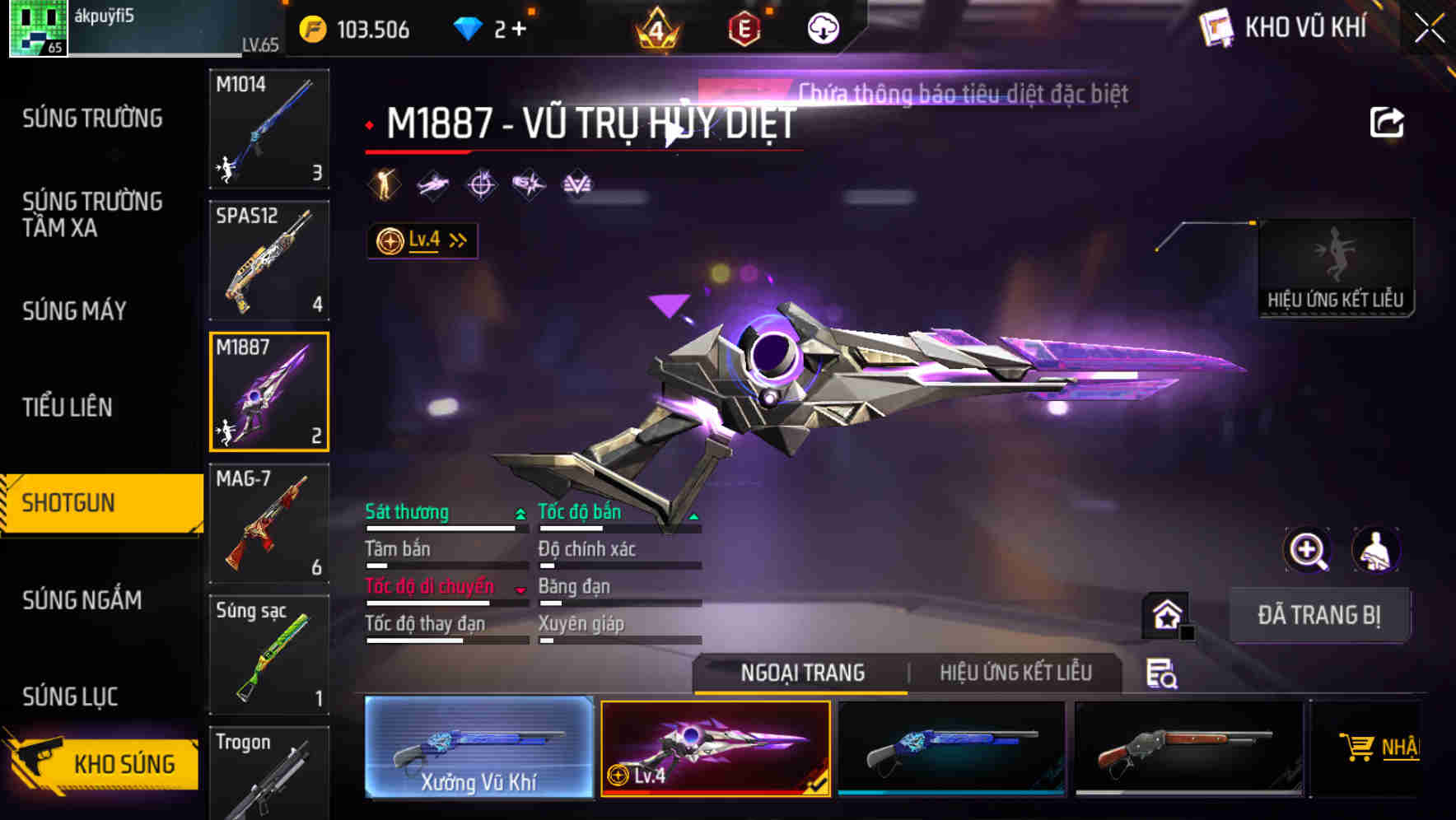
Task: Select the SPAS12 weapon thumbnail
Action: click(268, 259)
